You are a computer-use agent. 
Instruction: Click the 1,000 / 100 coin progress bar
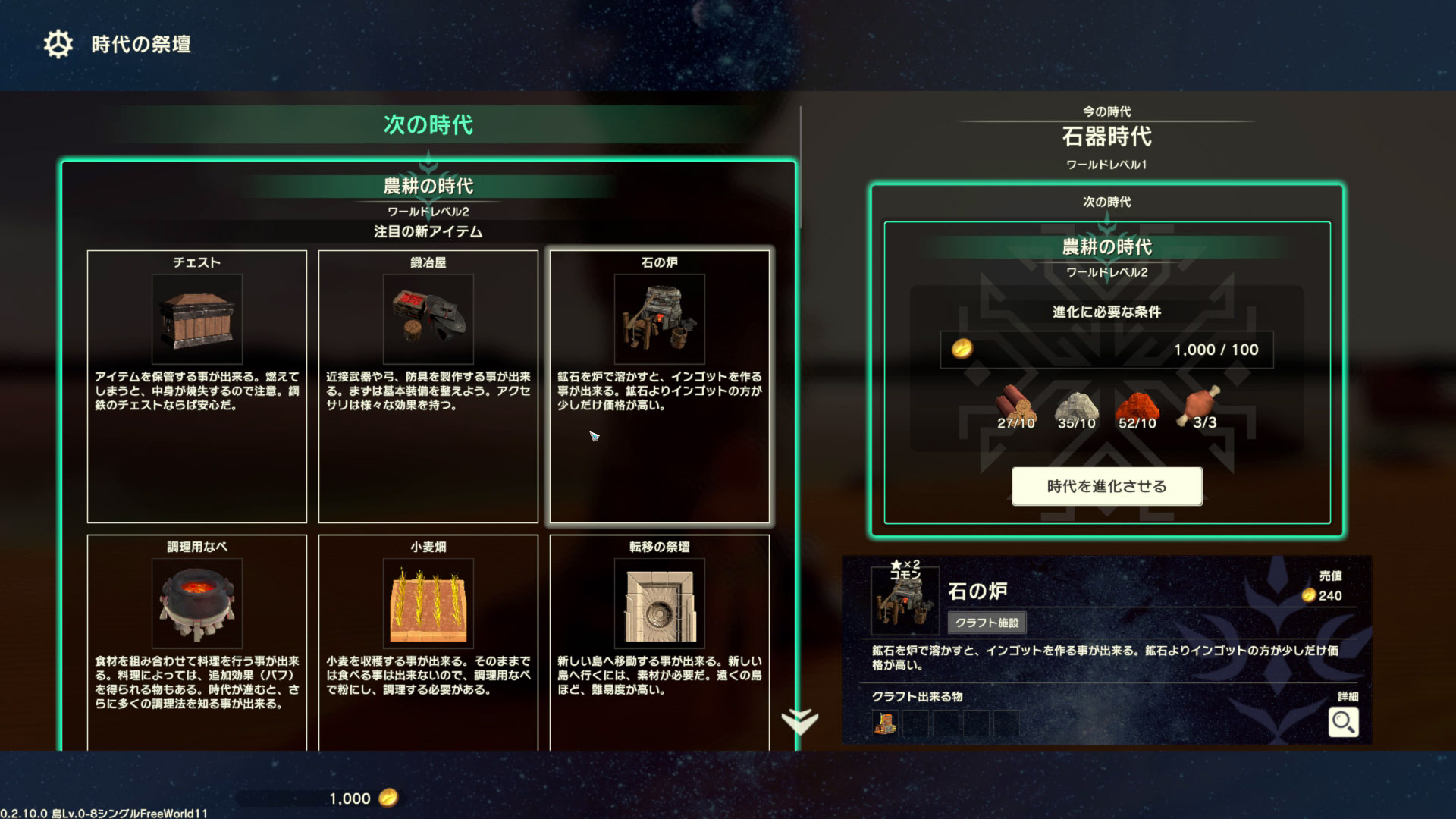click(x=1106, y=349)
